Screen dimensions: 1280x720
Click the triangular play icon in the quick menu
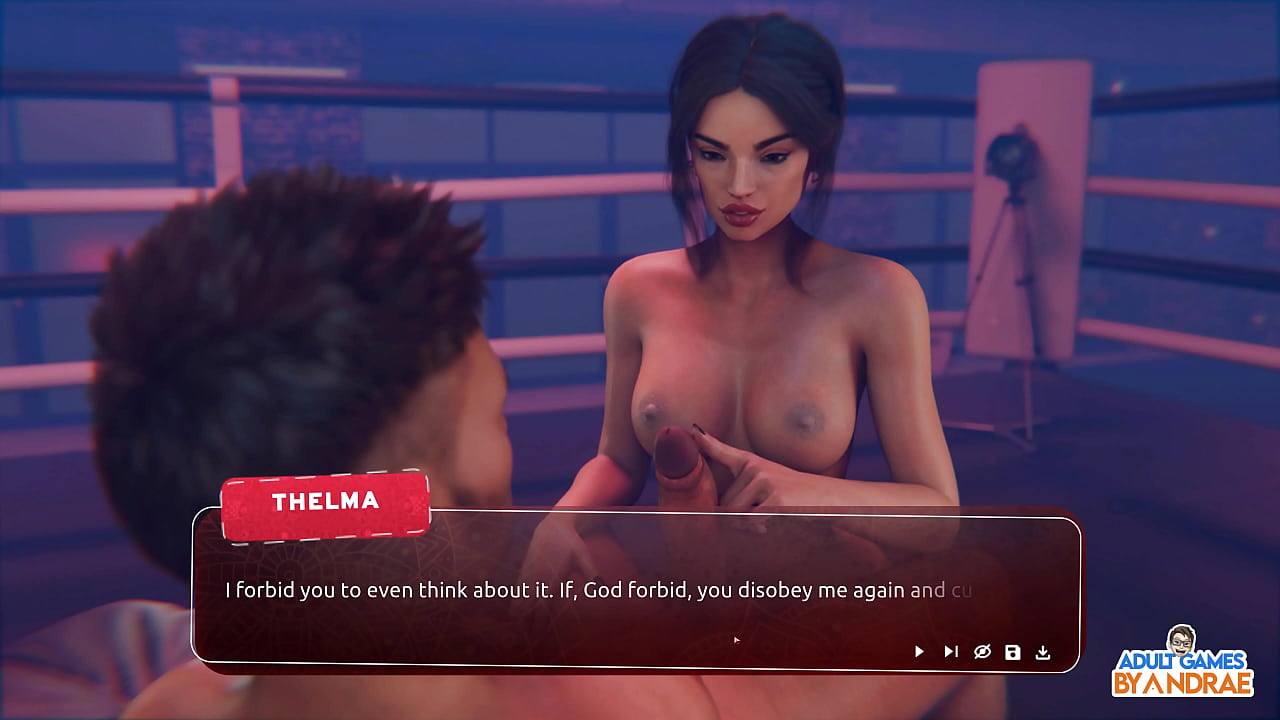coord(918,651)
